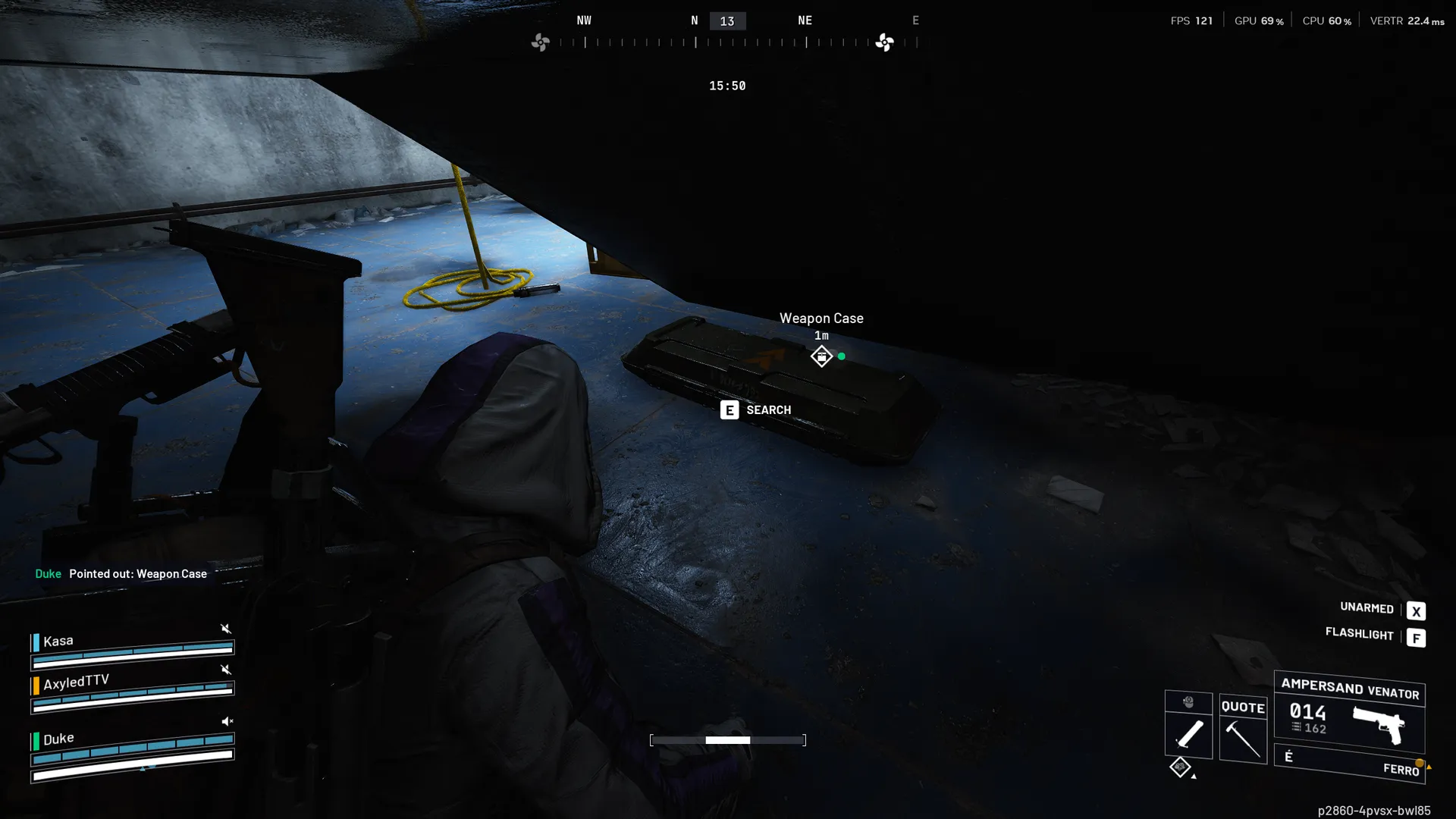
Task: Click the fan marker right of NE on compass
Action: (884, 42)
